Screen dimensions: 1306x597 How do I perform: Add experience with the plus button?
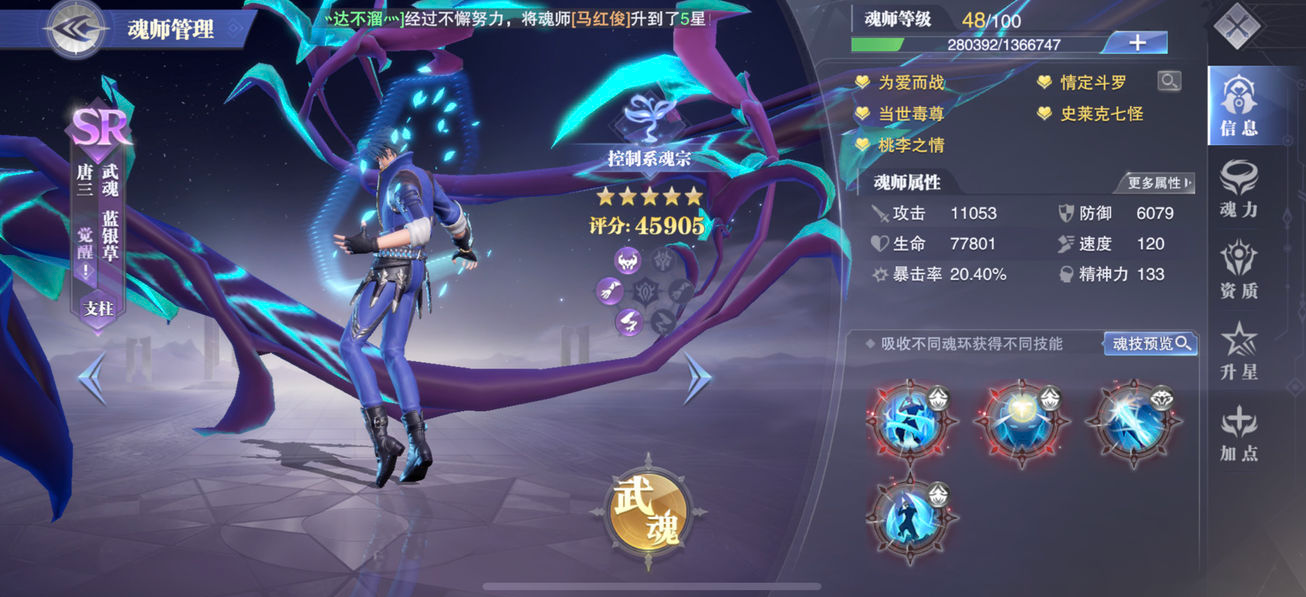pyautogui.click(x=1137, y=43)
